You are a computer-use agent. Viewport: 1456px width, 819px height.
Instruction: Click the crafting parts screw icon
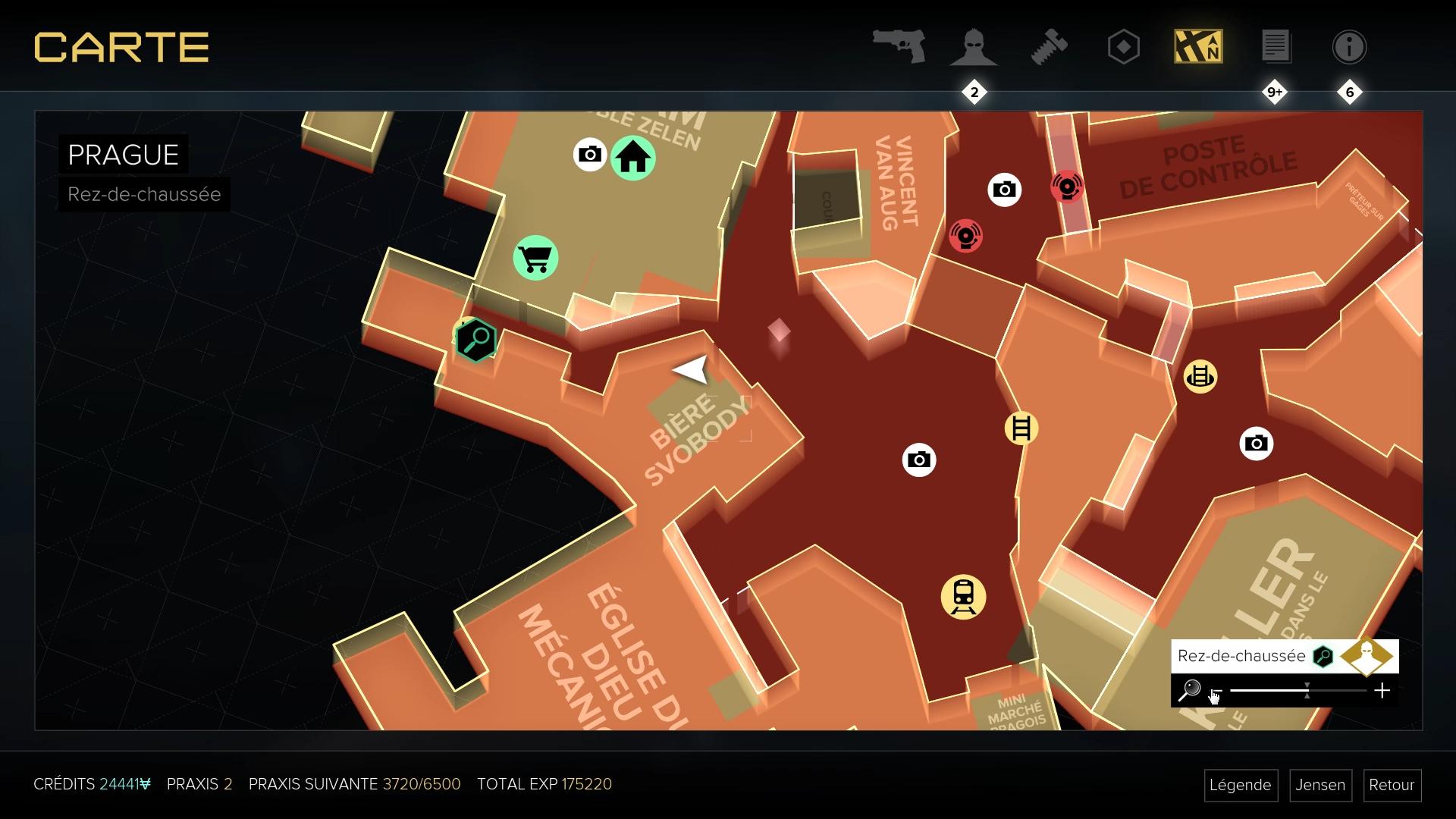(1050, 46)
